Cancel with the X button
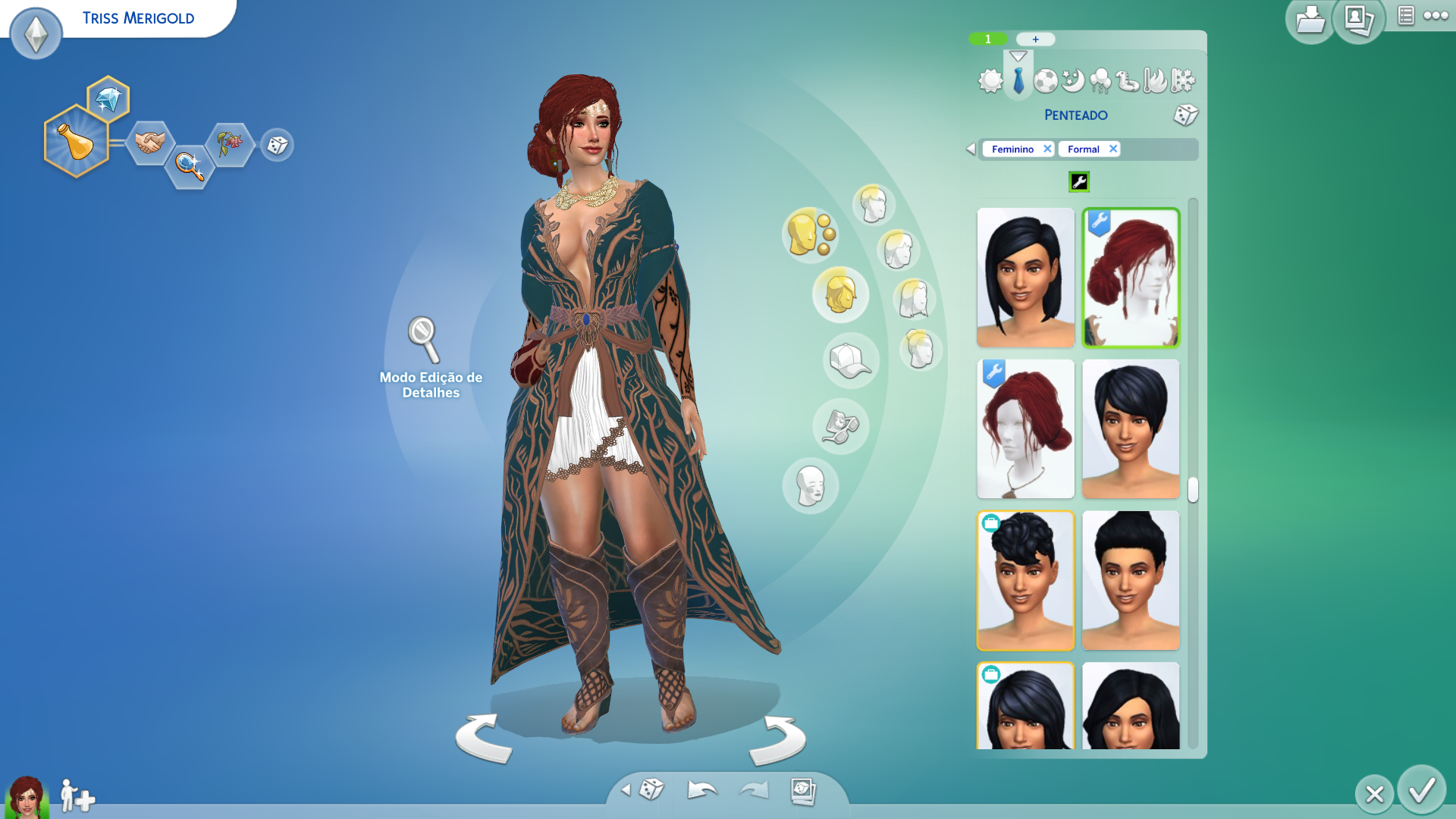Screen dimensions: 1456x819 click(1374, 794)
